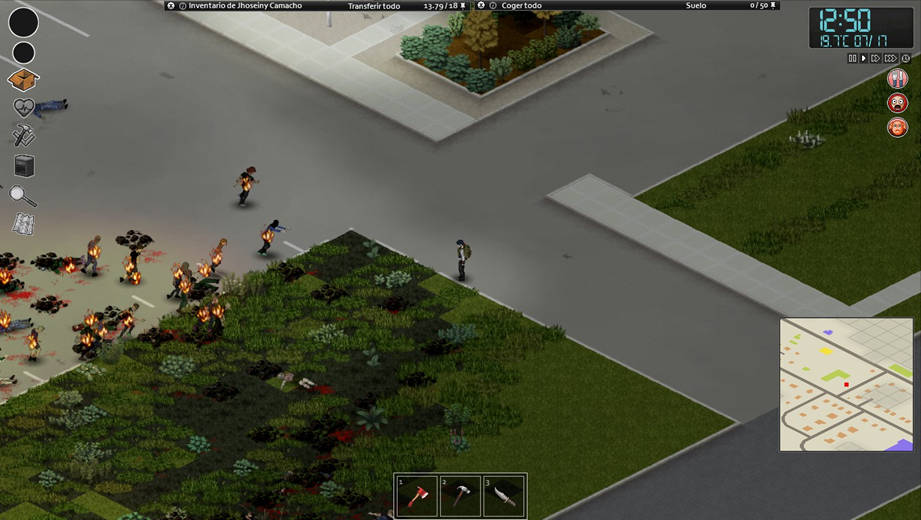Click the panicked face moodle icon
Screen dimensions: 921x520
pyautogui.click(x=897, y=103)
